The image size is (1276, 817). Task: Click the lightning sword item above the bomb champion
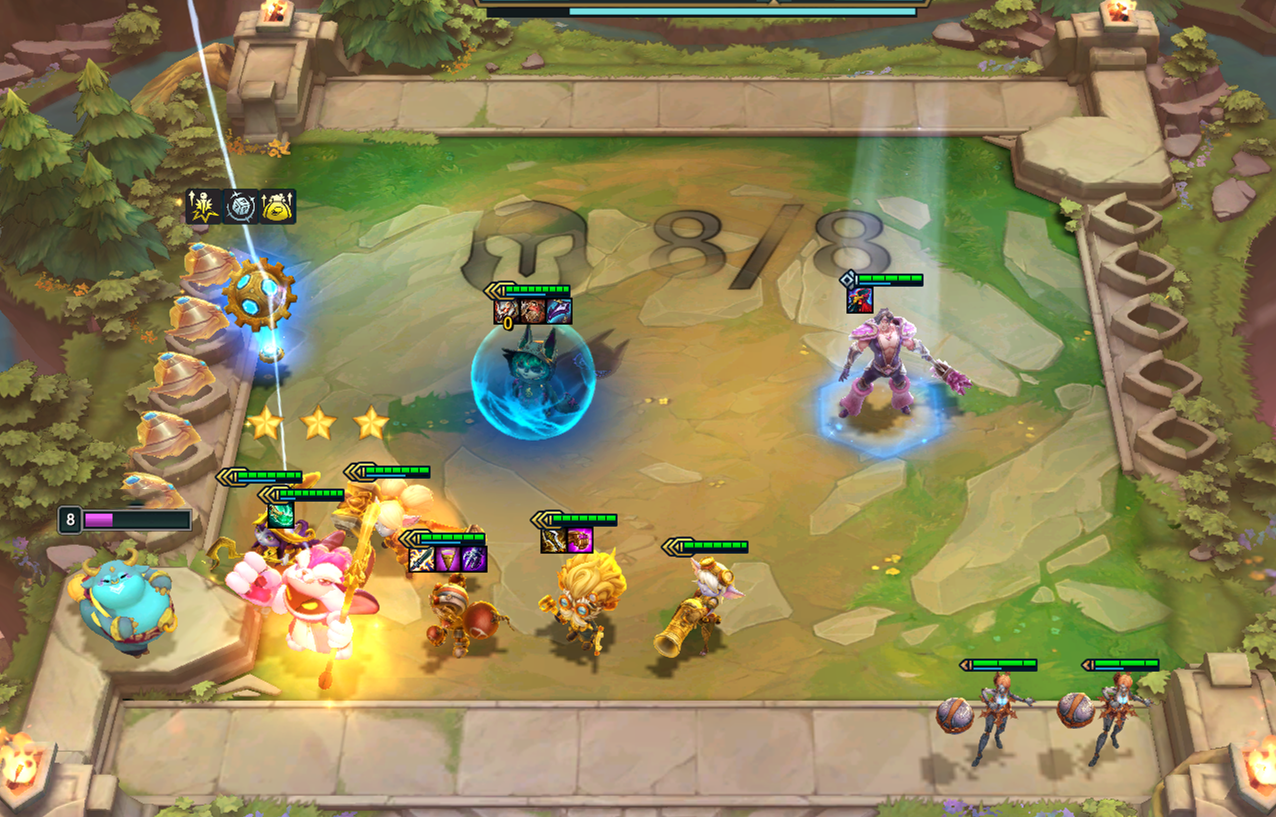(421, 559)
